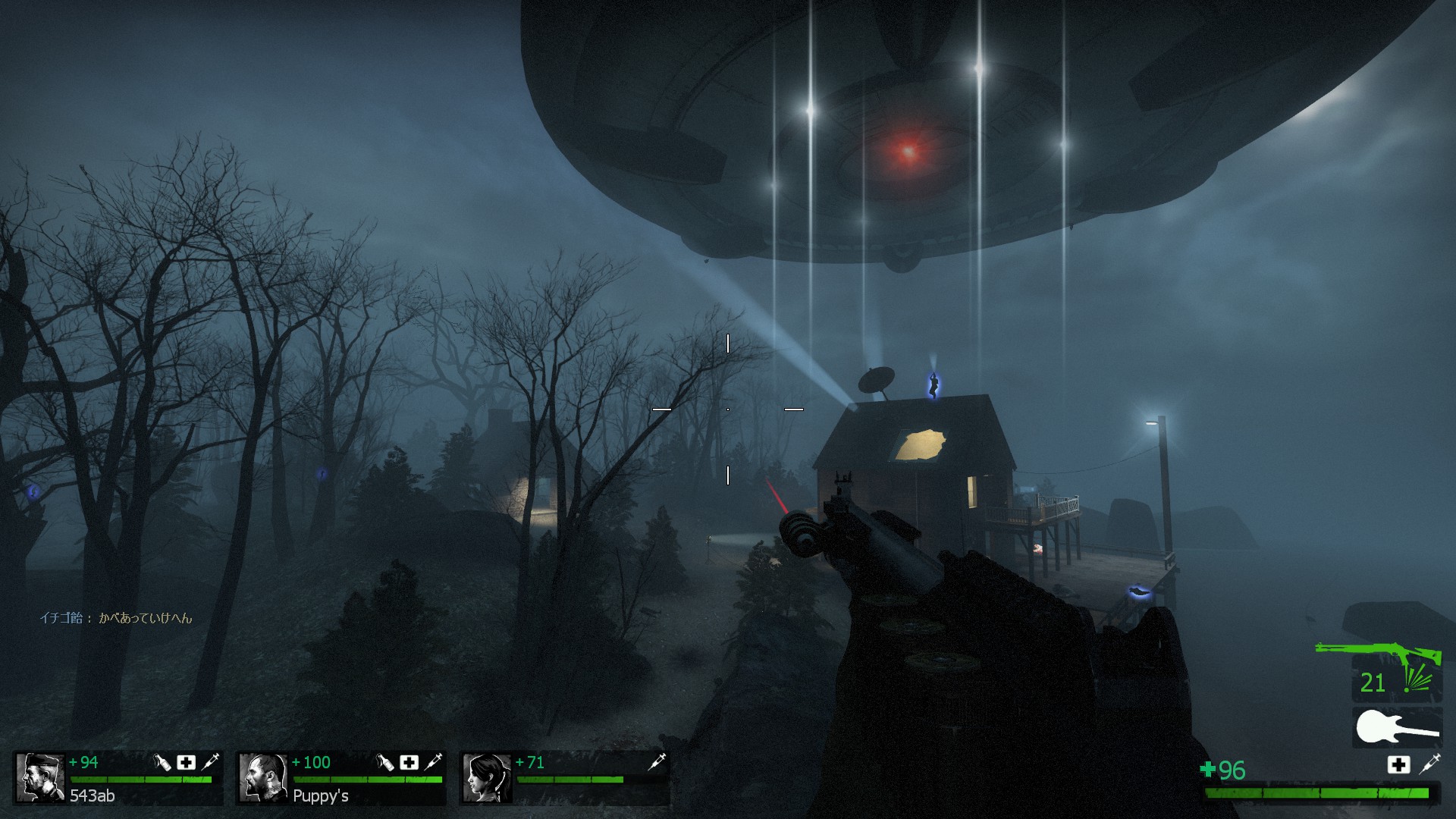Choose your own adrenaline syringe icon
Viewport: 1456px width, 819px height.
click(1429, 764)
